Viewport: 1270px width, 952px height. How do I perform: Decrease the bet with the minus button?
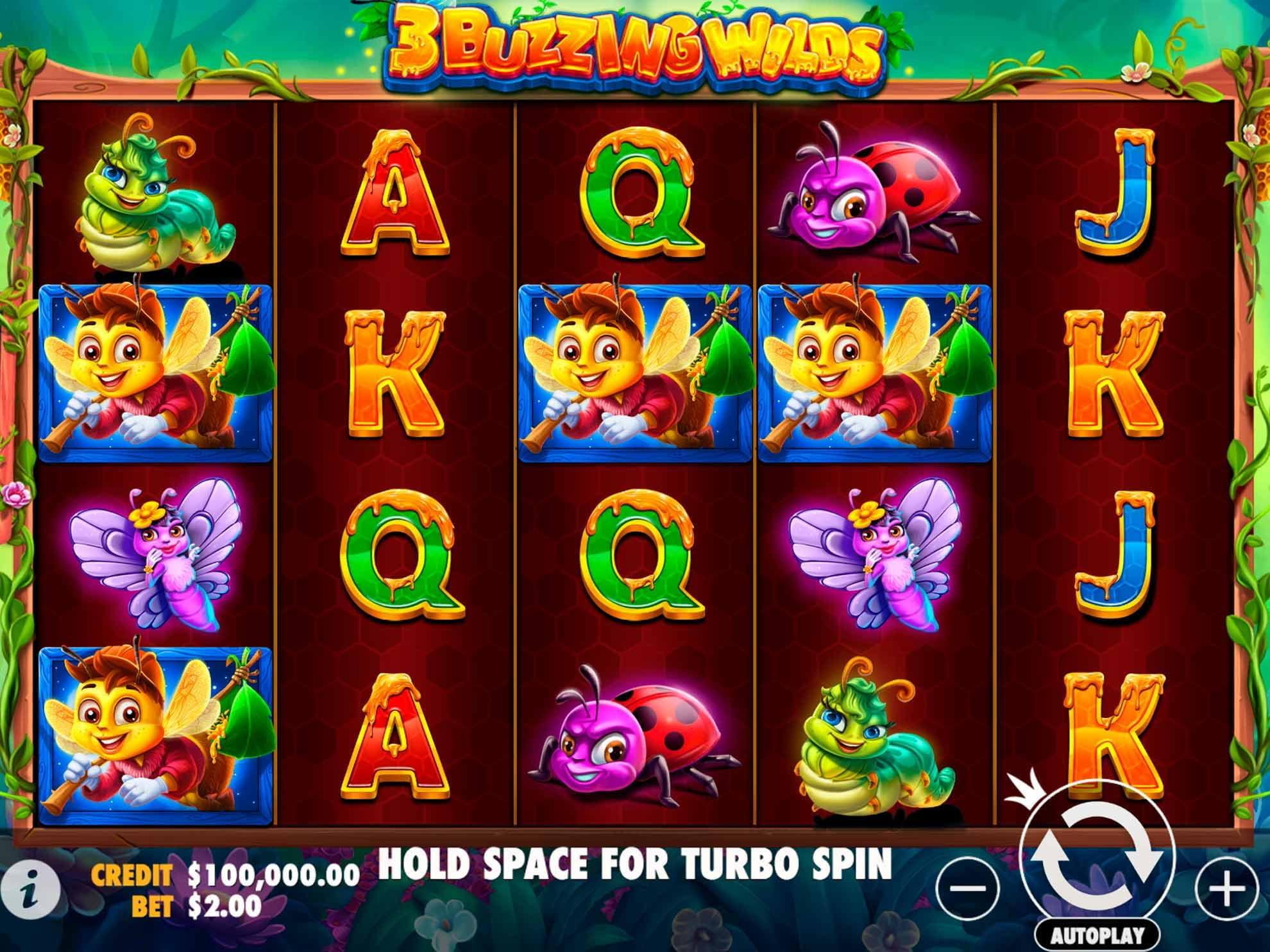968,889
